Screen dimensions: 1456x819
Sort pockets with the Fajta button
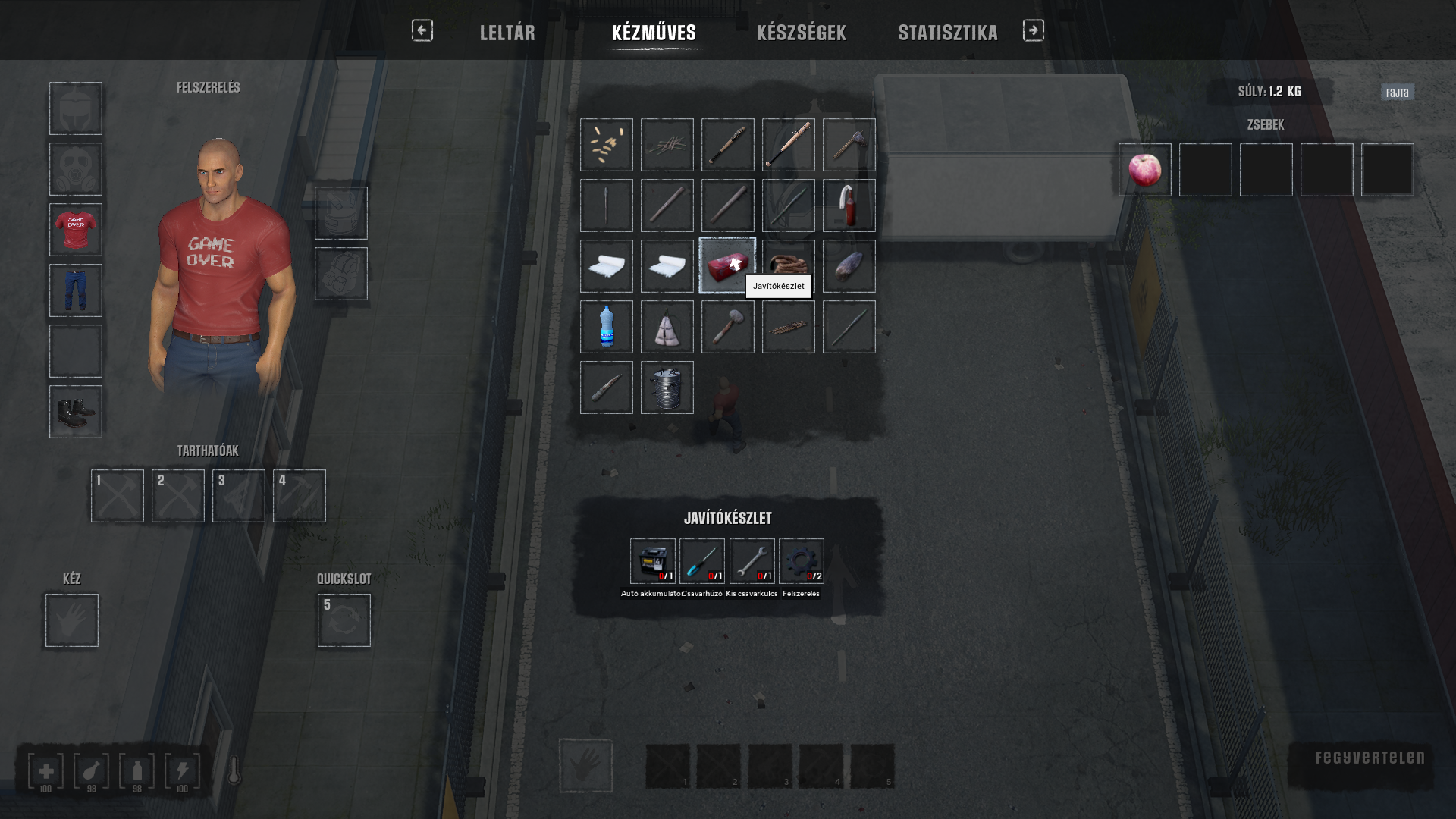(x=1397, y=93)
